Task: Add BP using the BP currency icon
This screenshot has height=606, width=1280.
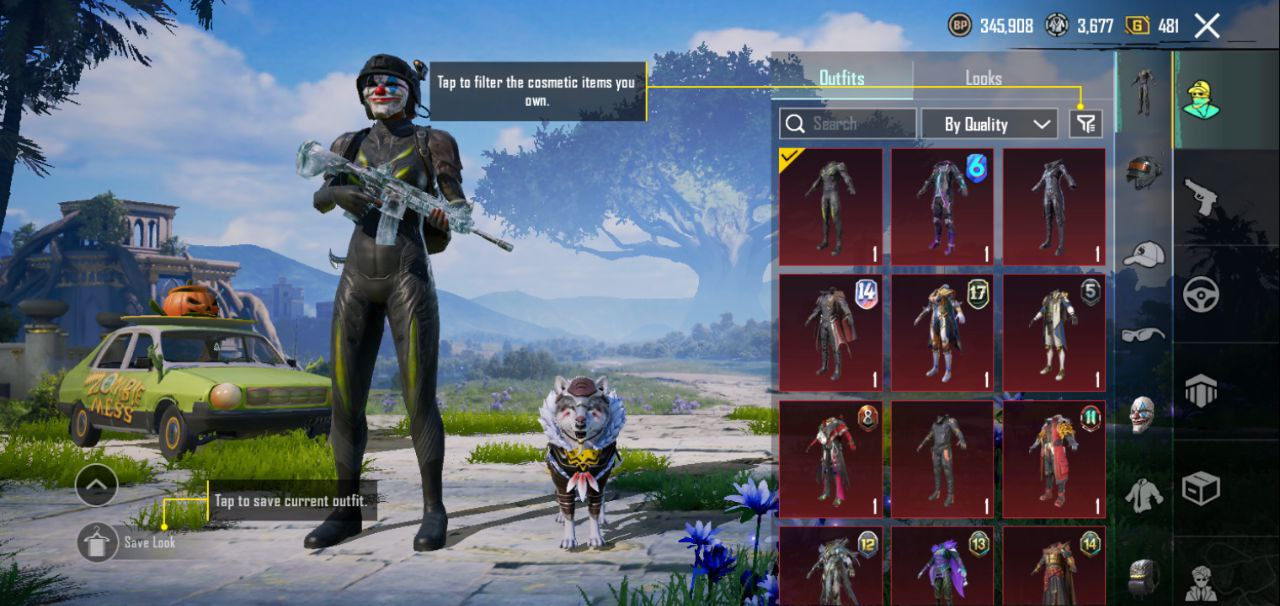Action: (959, 26)
